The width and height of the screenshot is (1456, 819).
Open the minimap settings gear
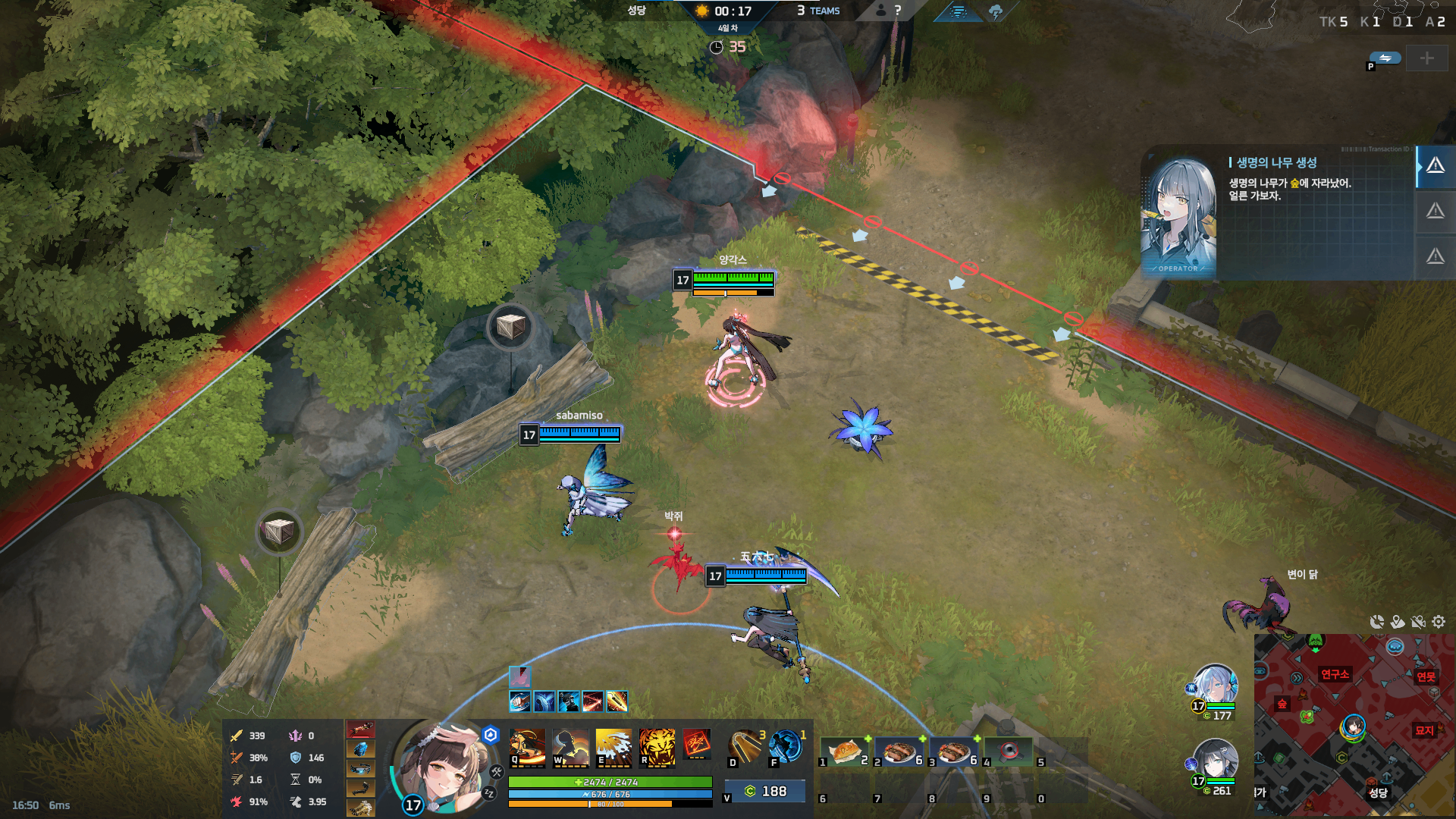click(1439, 622)
